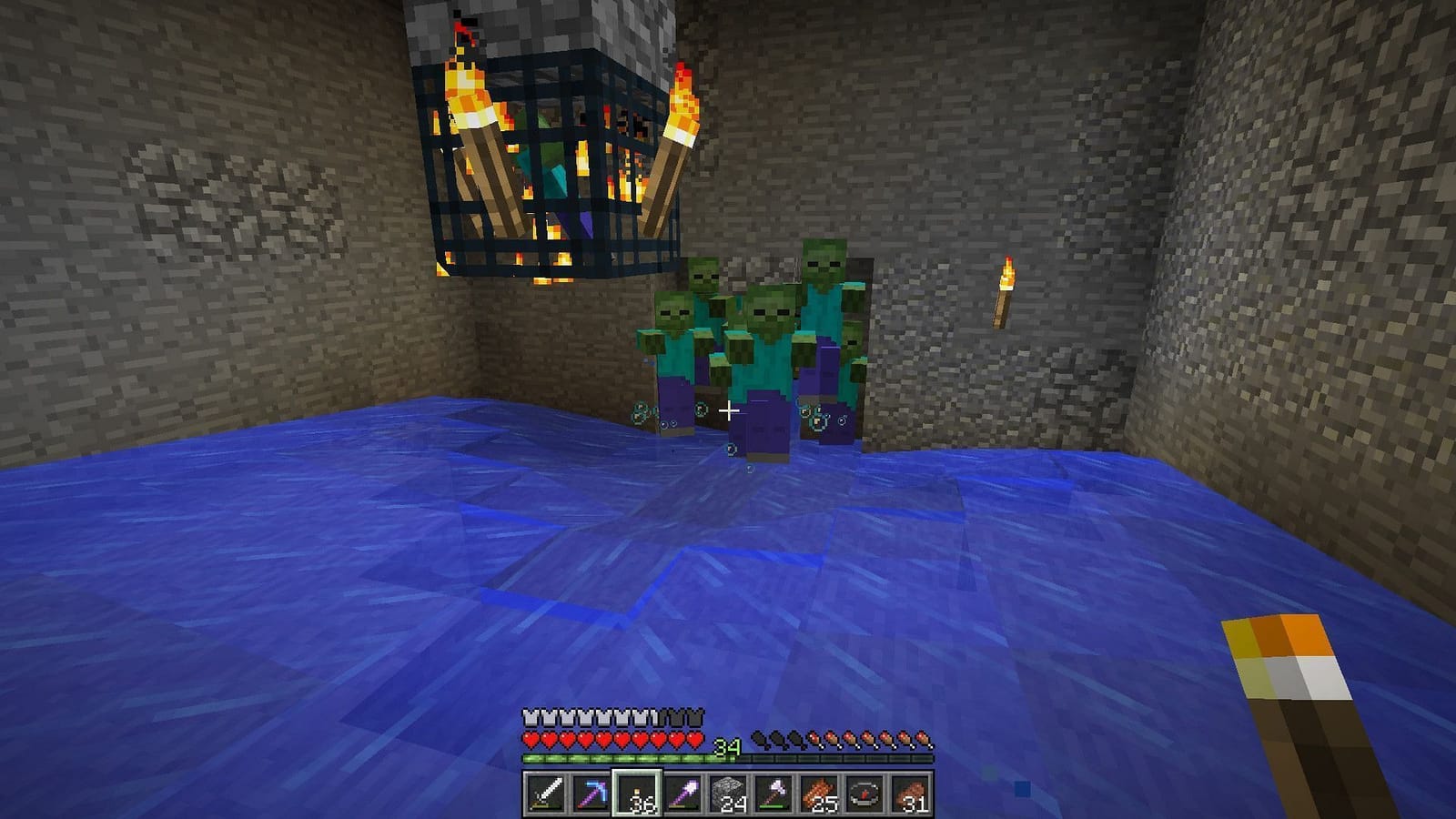
Task: Select the enchanted diamond shovel
Action: point(682,792)
